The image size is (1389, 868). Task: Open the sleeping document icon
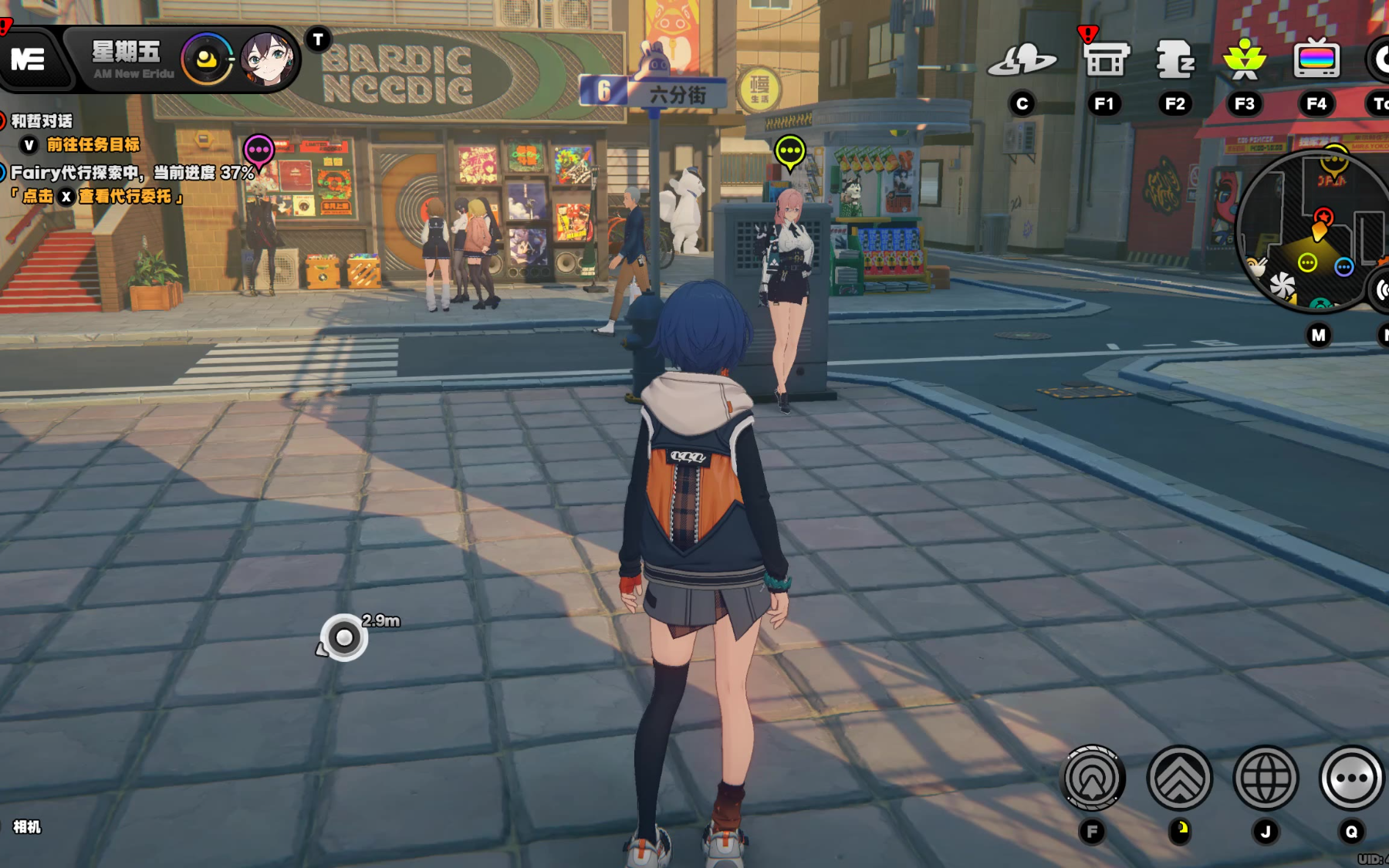pyautogui.click(x=1174, y=59)
